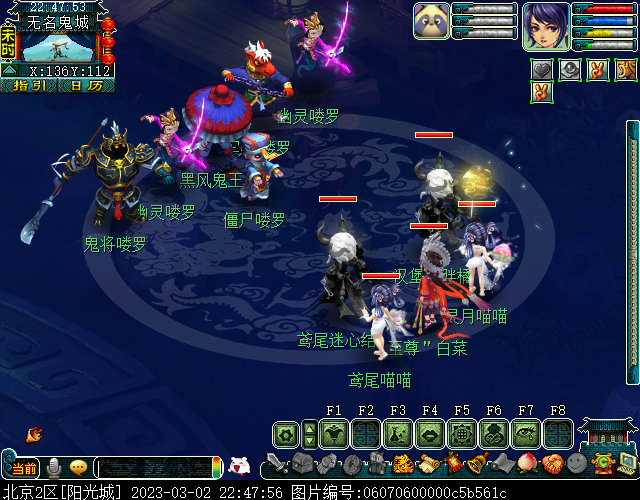The width and height of the screenshot is (640, 500).
Task: Open the scroll quest icon
Action: [429, 464]
